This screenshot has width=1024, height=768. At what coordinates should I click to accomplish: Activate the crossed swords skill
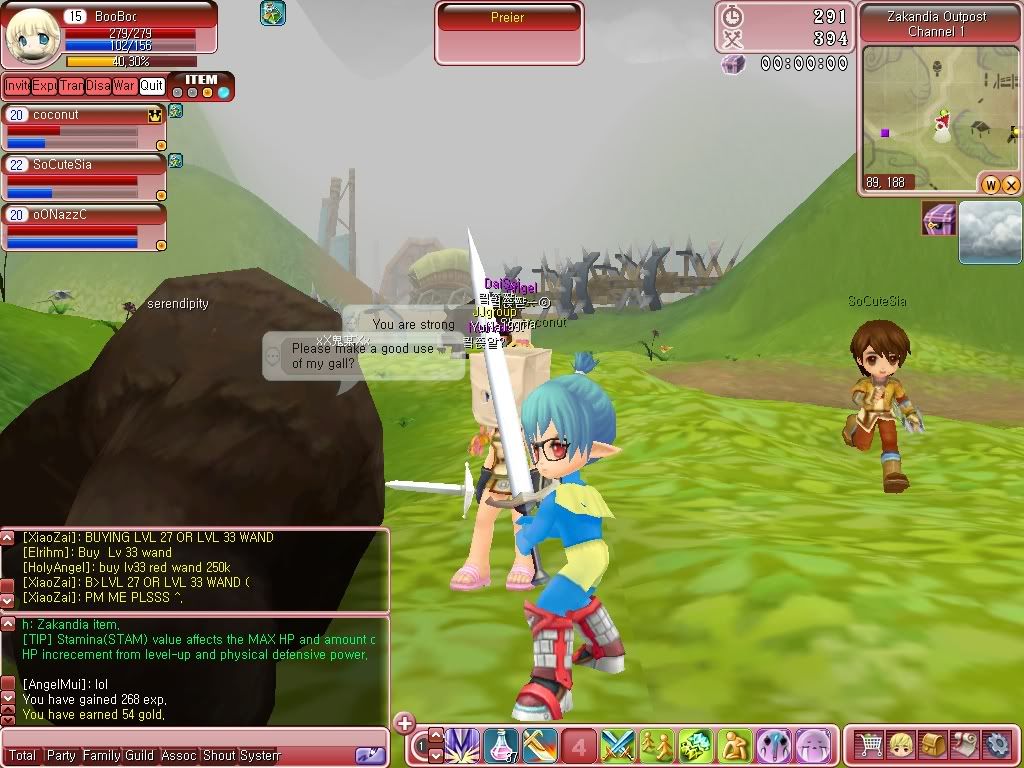click(x=618, y=746)
